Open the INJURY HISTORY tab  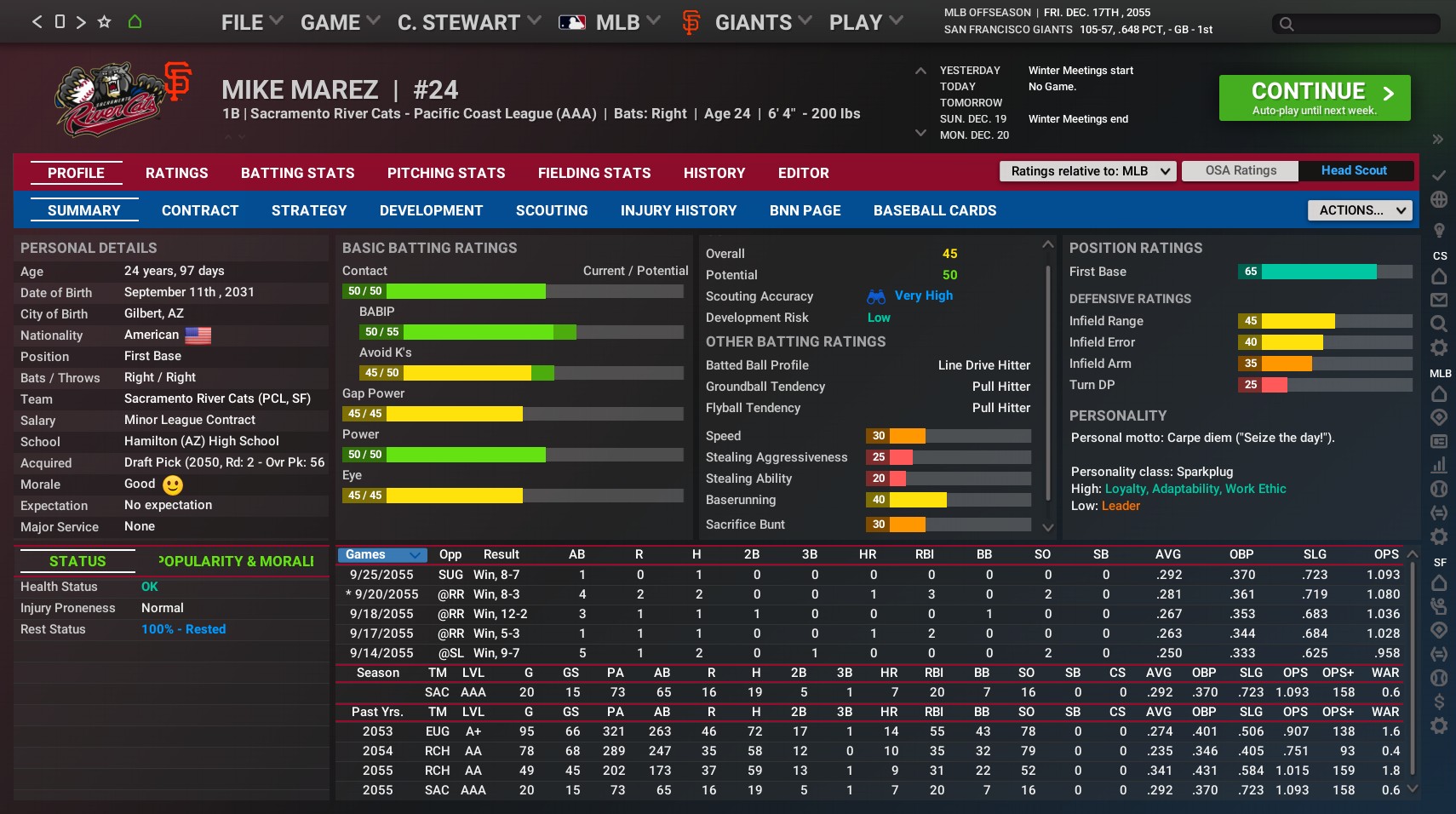(x=679, y=210)
